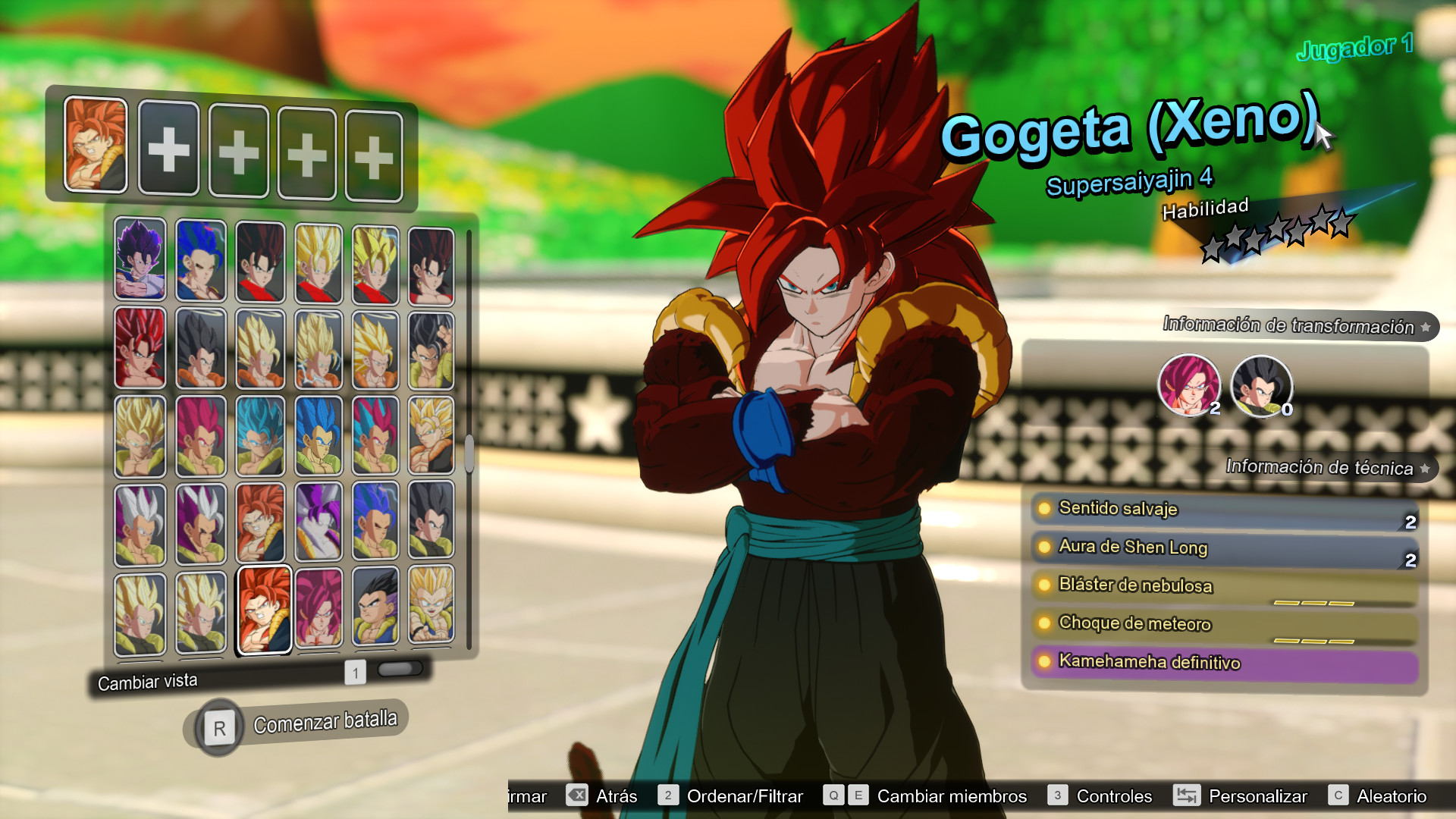Viewport: 1456px width, 819px height.
Task: Click the swap arrows icon next to Personalizar
Action: point(1188,796)
